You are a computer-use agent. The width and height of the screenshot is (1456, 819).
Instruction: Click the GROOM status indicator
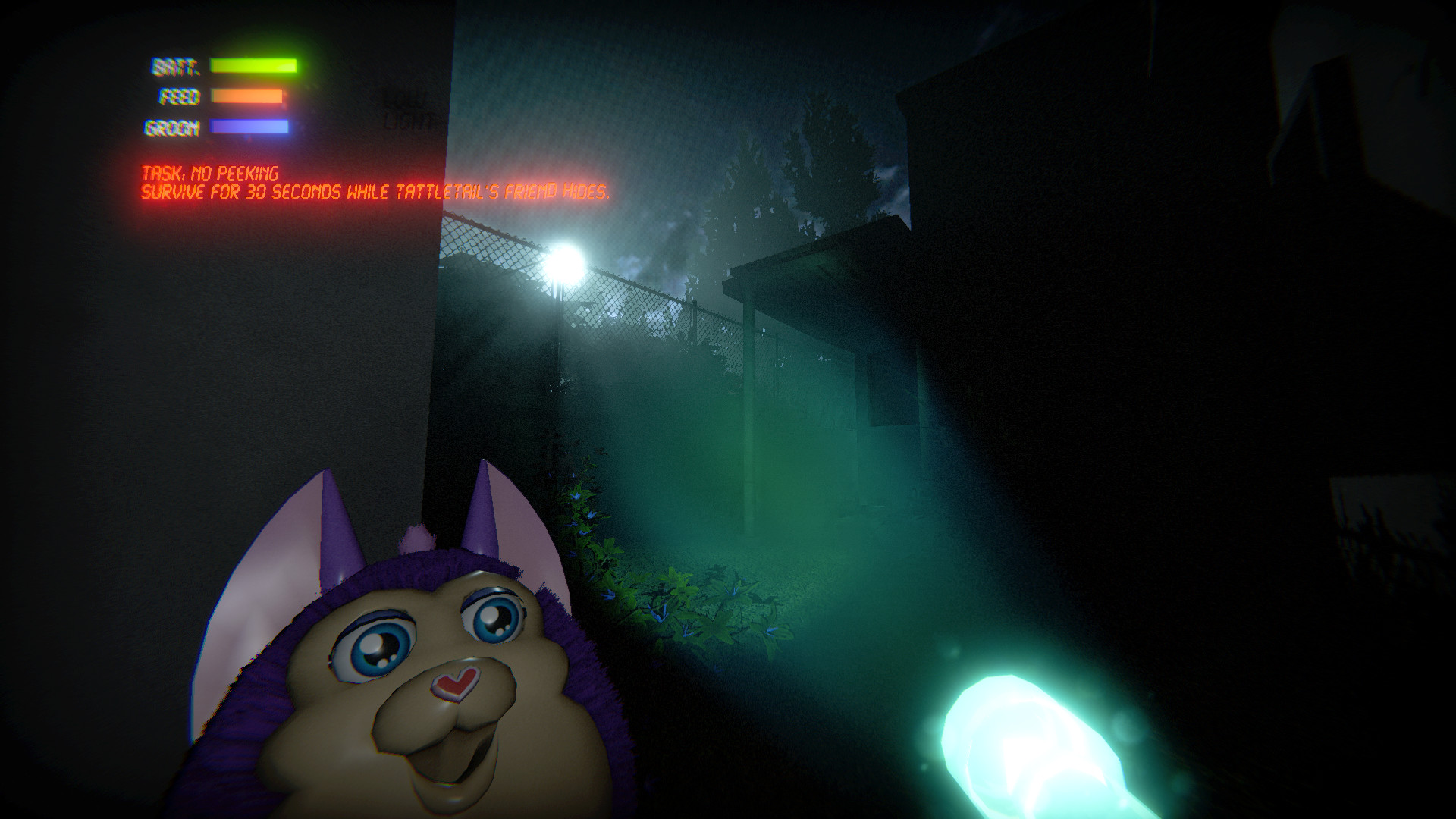[x=171, y=127]
